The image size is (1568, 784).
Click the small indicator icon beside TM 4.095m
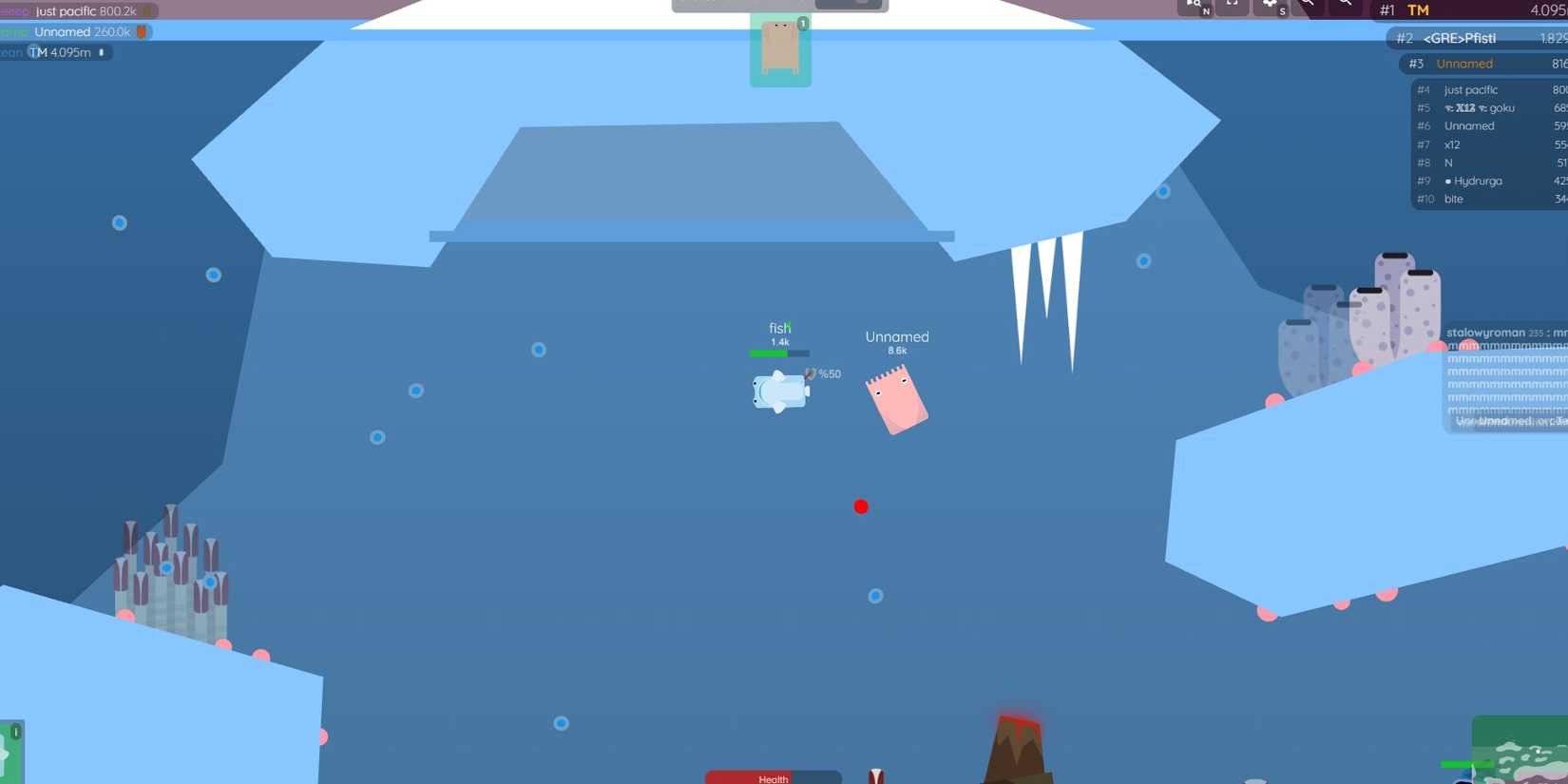102,52
